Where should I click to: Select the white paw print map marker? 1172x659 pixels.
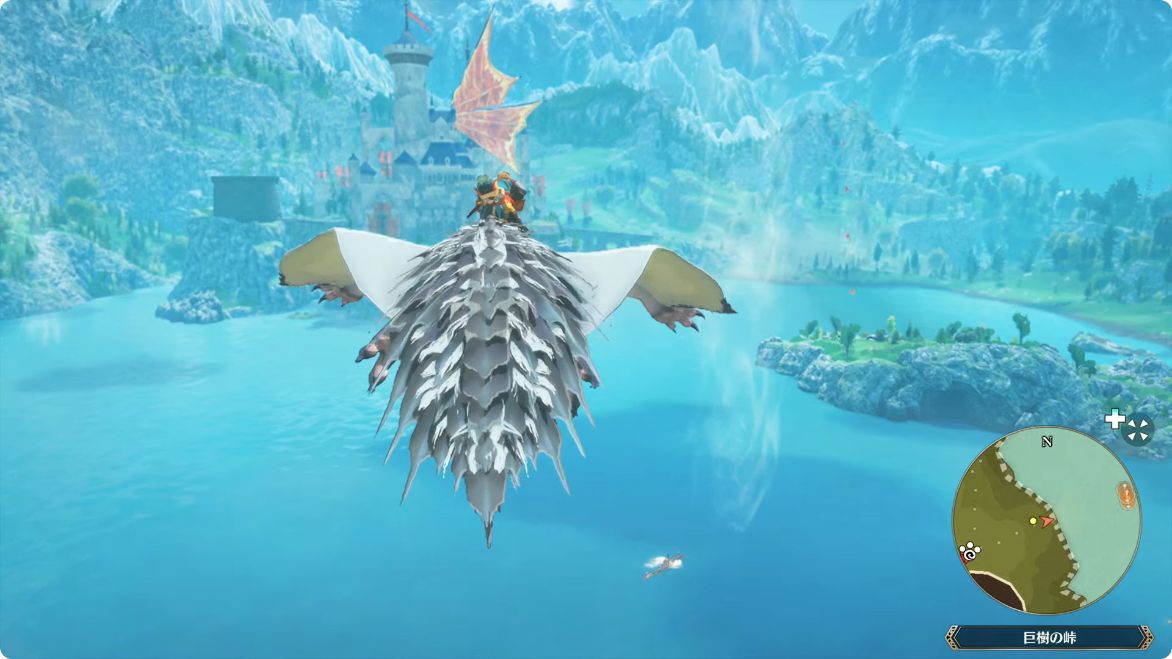(968, 550)
